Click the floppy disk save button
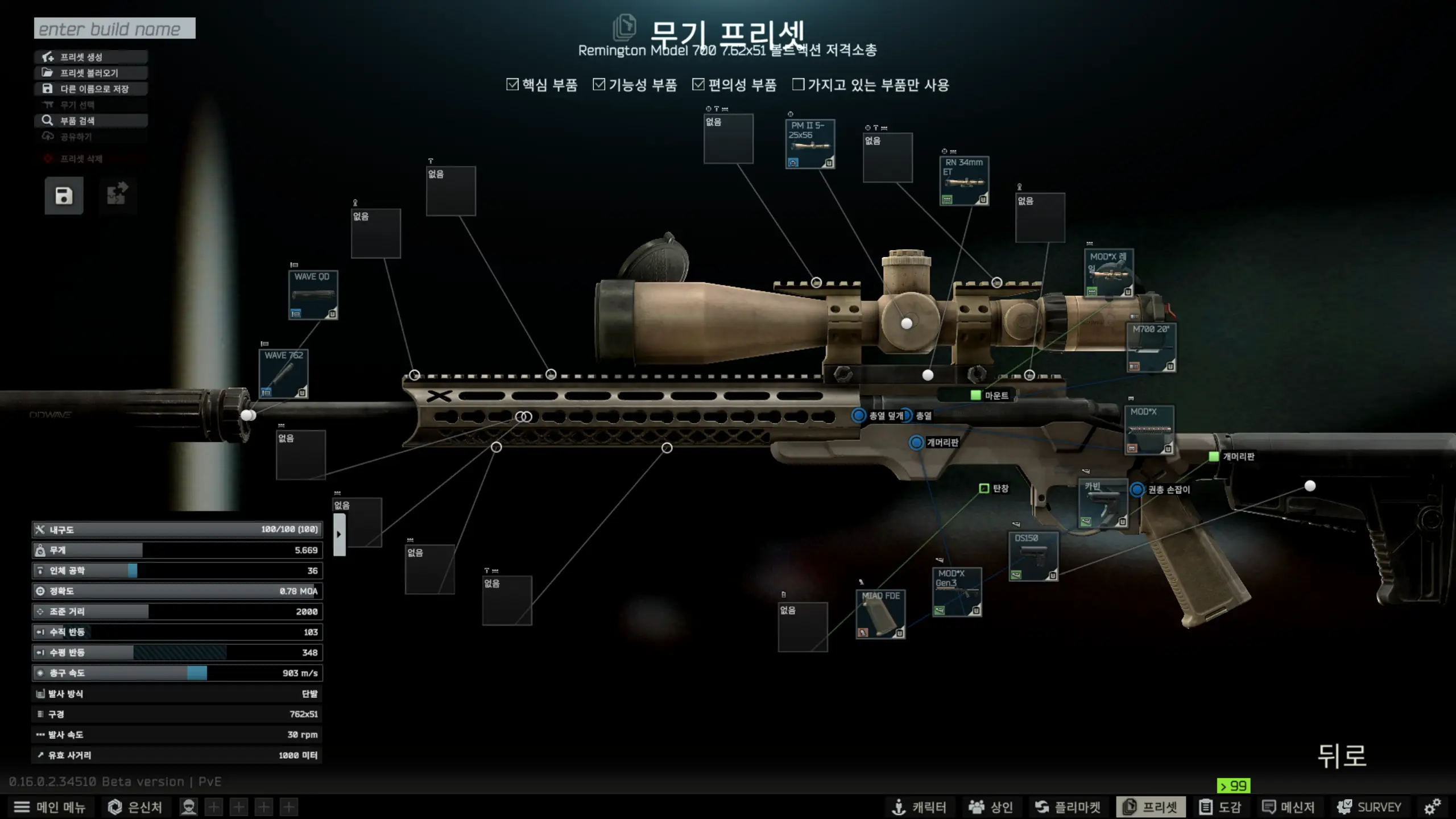This screenshot has width=1456, height=819. [64, 196]
